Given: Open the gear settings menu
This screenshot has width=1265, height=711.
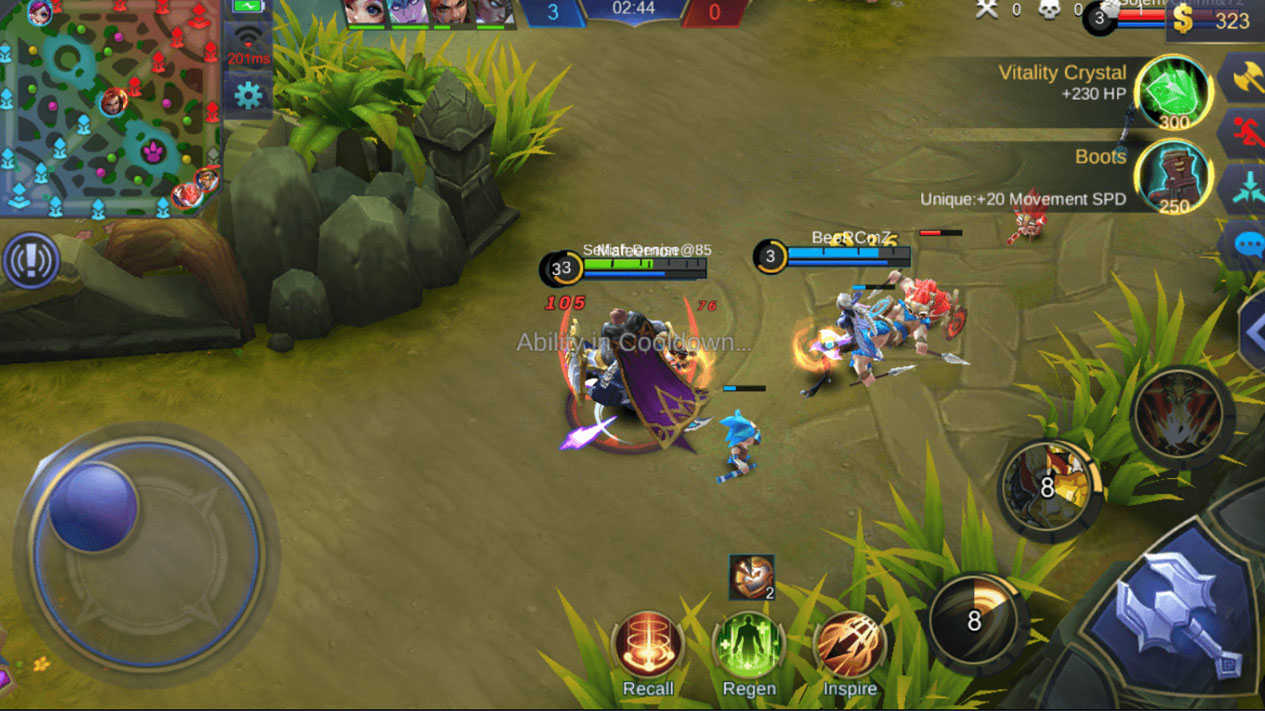Looking at the screenshot, I should pos(247,96).
